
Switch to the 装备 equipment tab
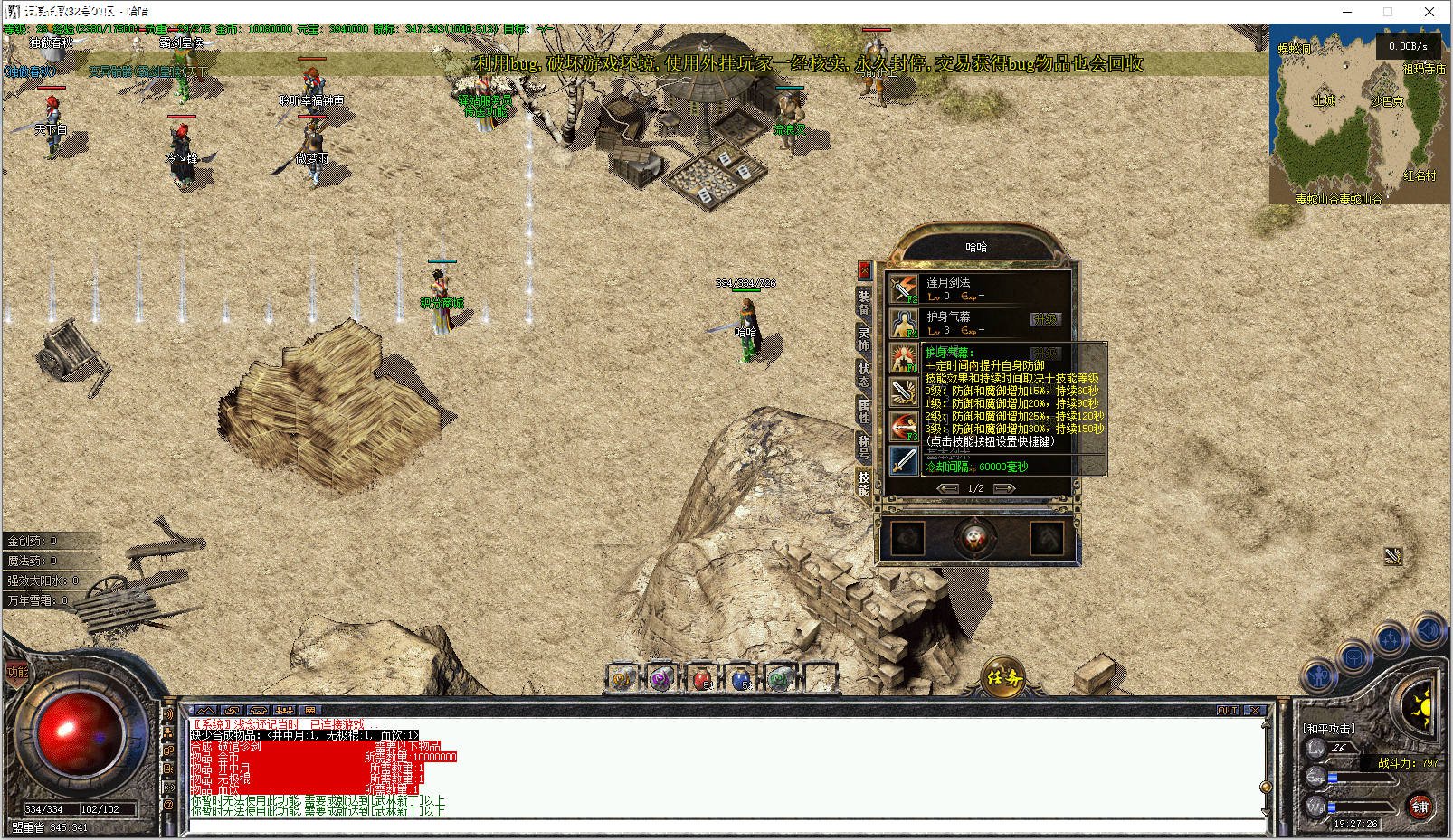[864, 303]
